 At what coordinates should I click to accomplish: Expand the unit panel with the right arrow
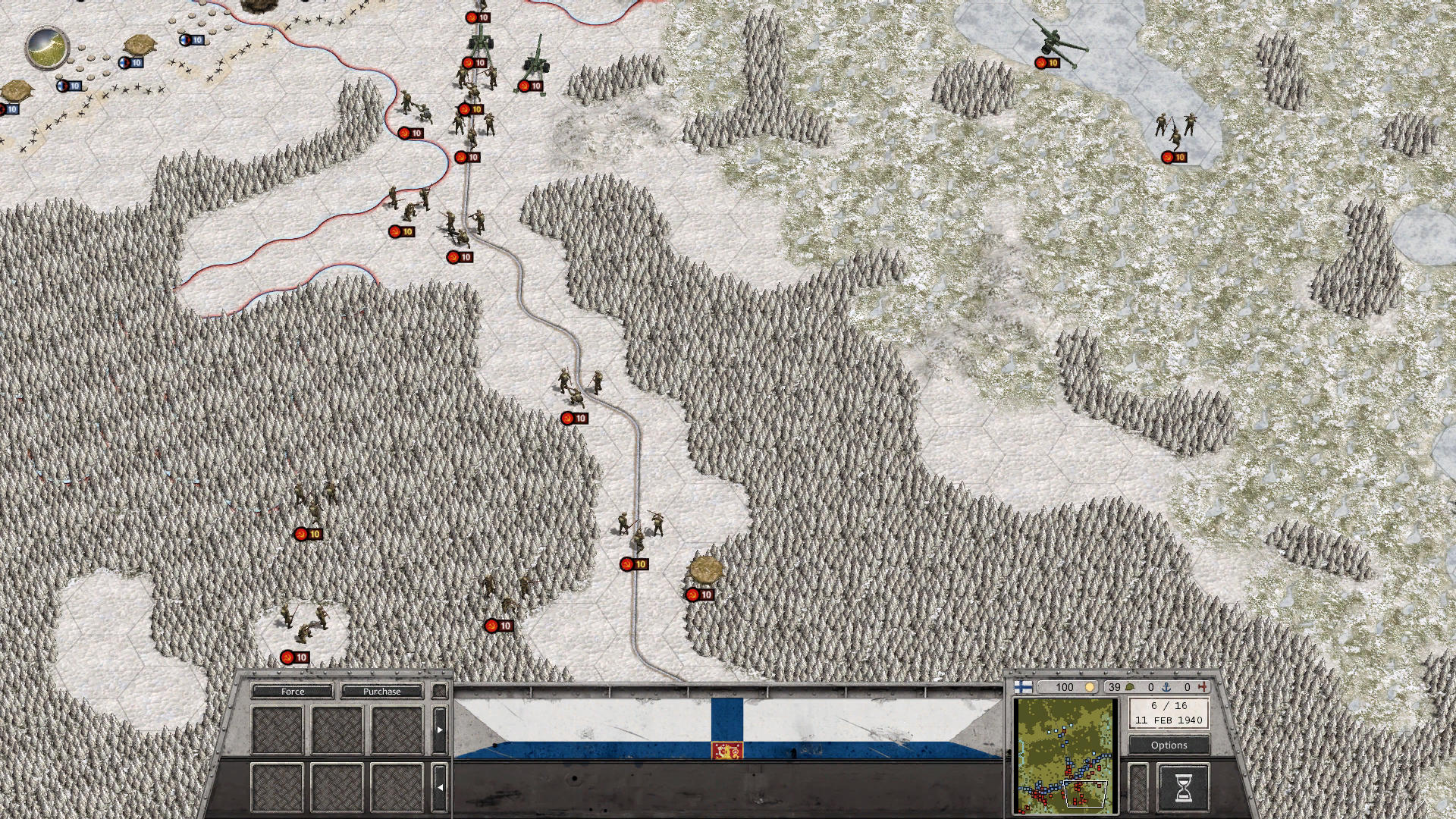pyautogui.click(x=440, y=730)
